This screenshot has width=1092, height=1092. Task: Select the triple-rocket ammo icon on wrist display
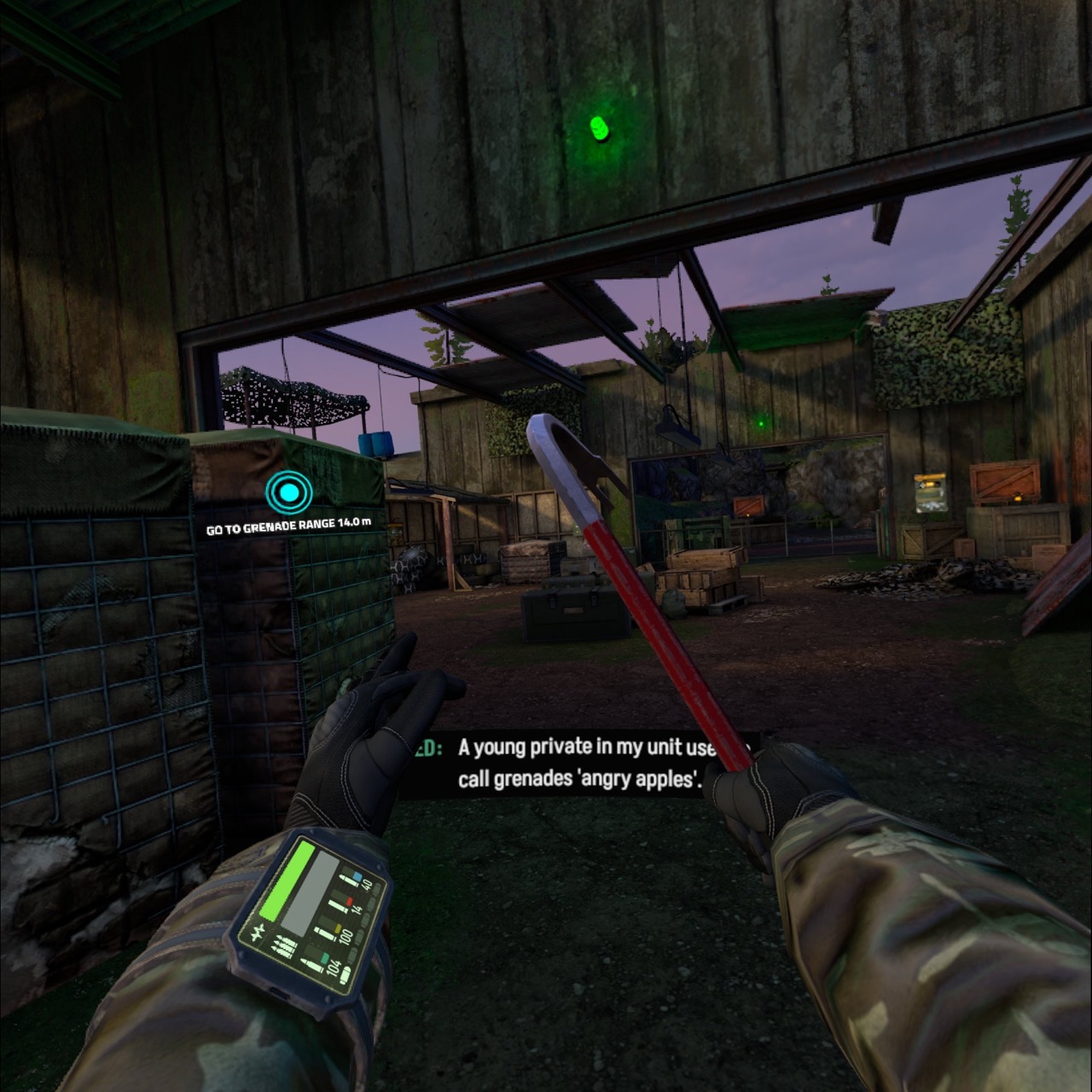pyautogui.click(x=283, y=945)
